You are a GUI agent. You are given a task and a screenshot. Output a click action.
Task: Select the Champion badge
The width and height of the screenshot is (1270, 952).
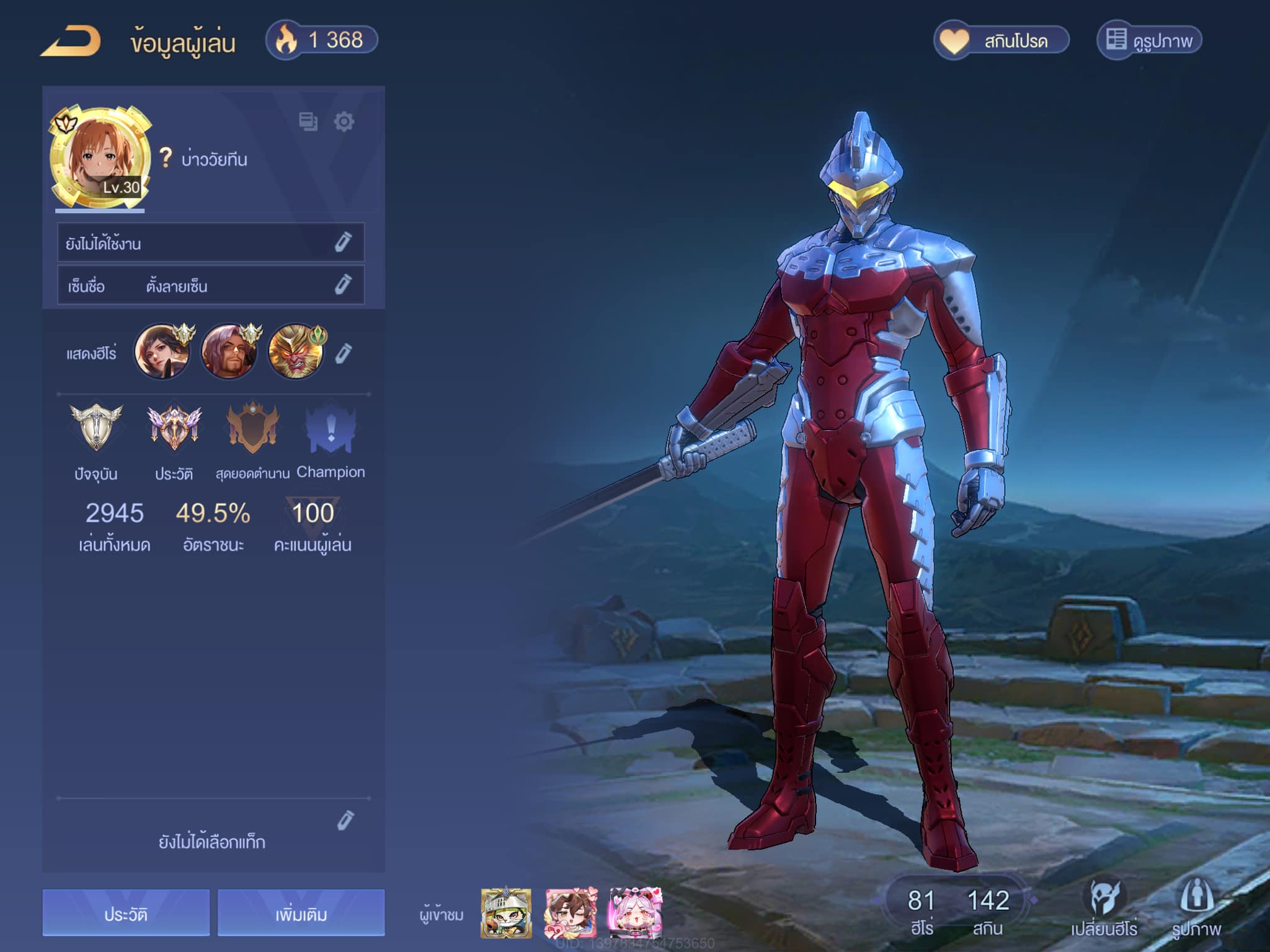pyautogui.click(x=331, y=429)
